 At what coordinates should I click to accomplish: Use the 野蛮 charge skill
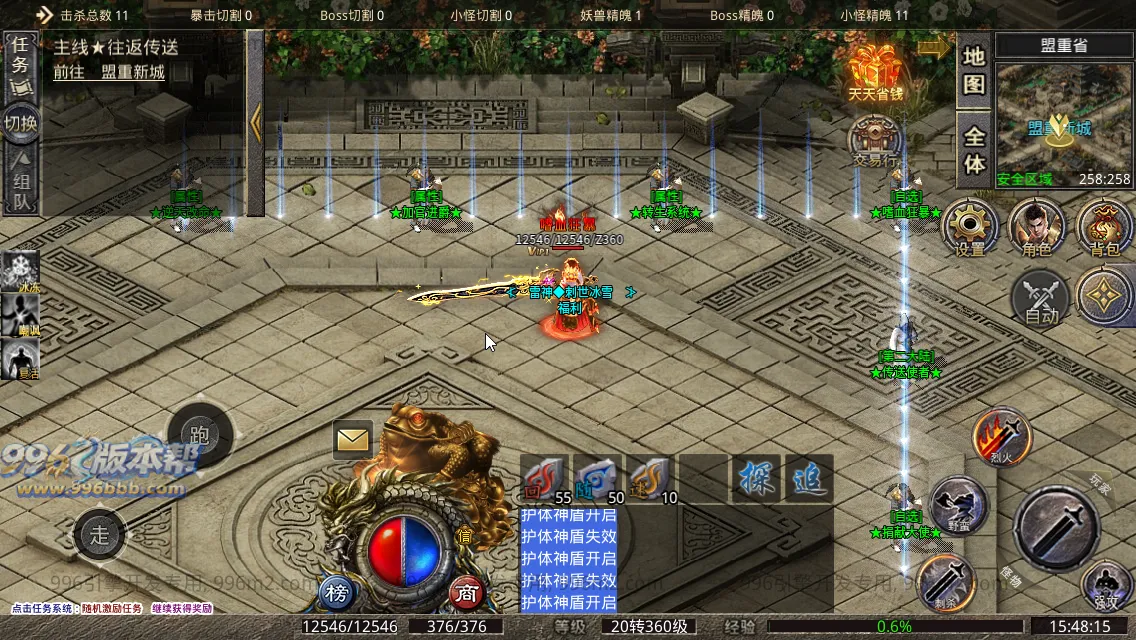[958, 506]
